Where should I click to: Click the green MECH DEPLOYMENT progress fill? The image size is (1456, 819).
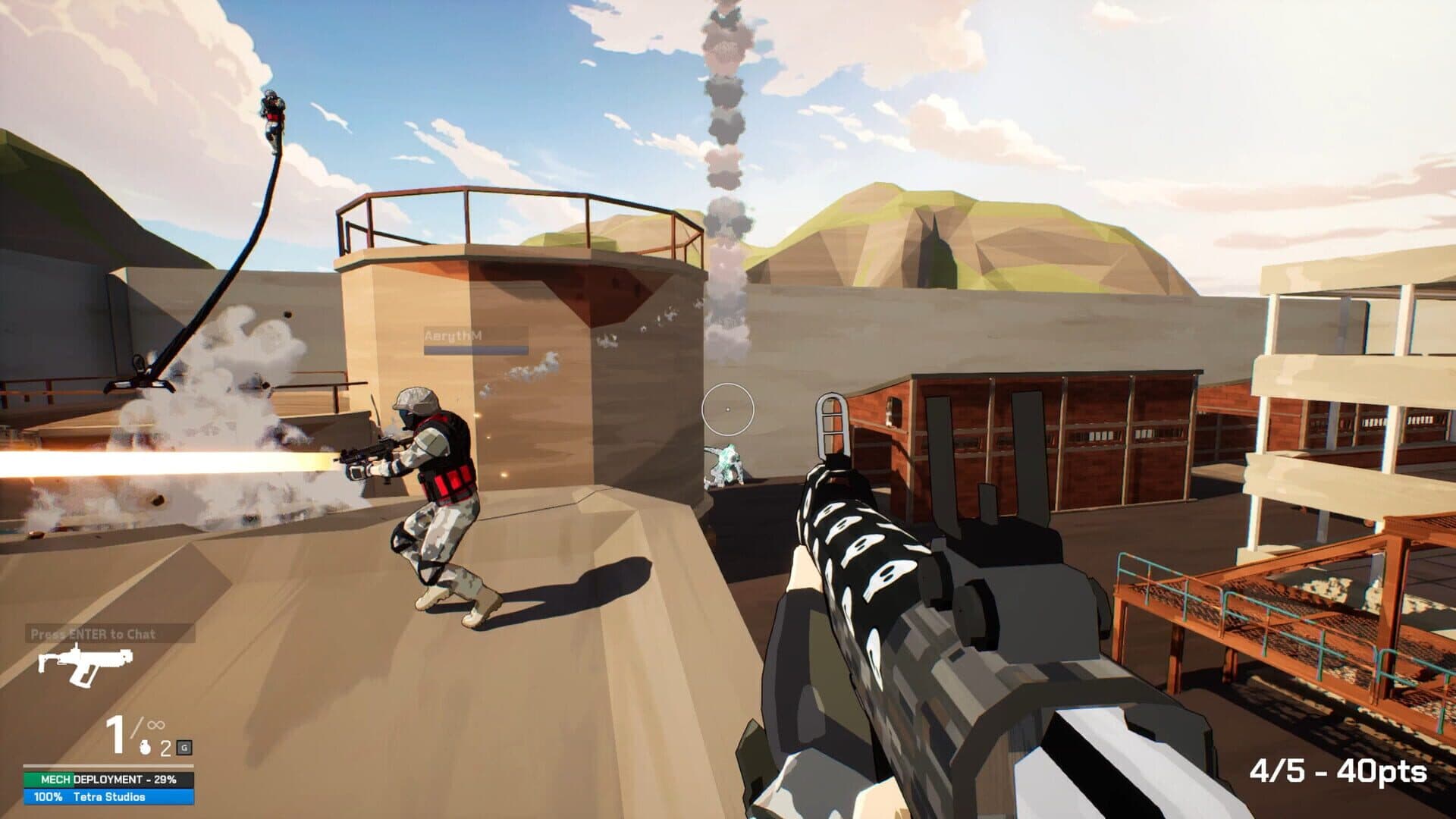click(49, 779)
